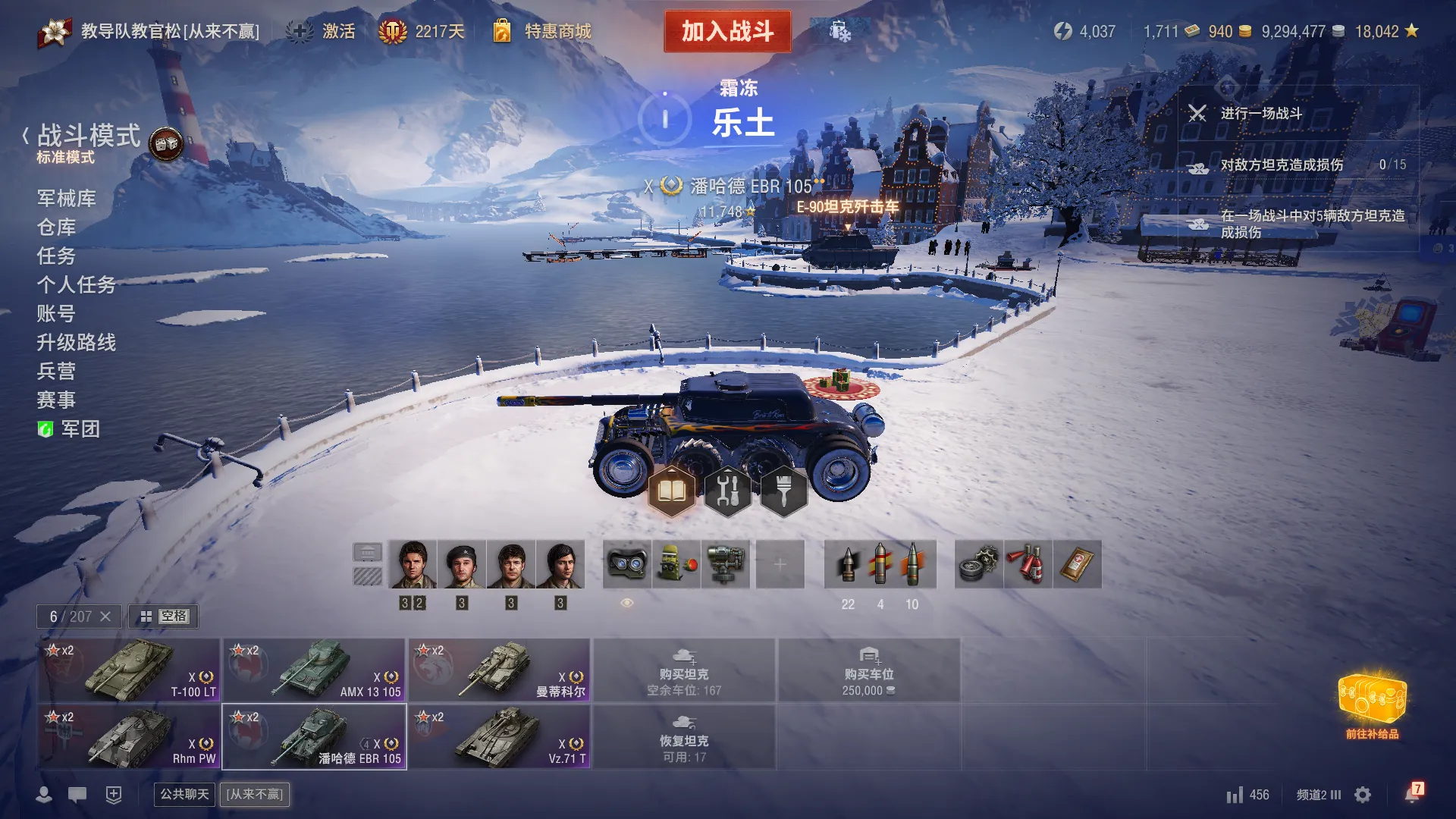Open the paintbrush exterior customization button

[x=783, y=491]
